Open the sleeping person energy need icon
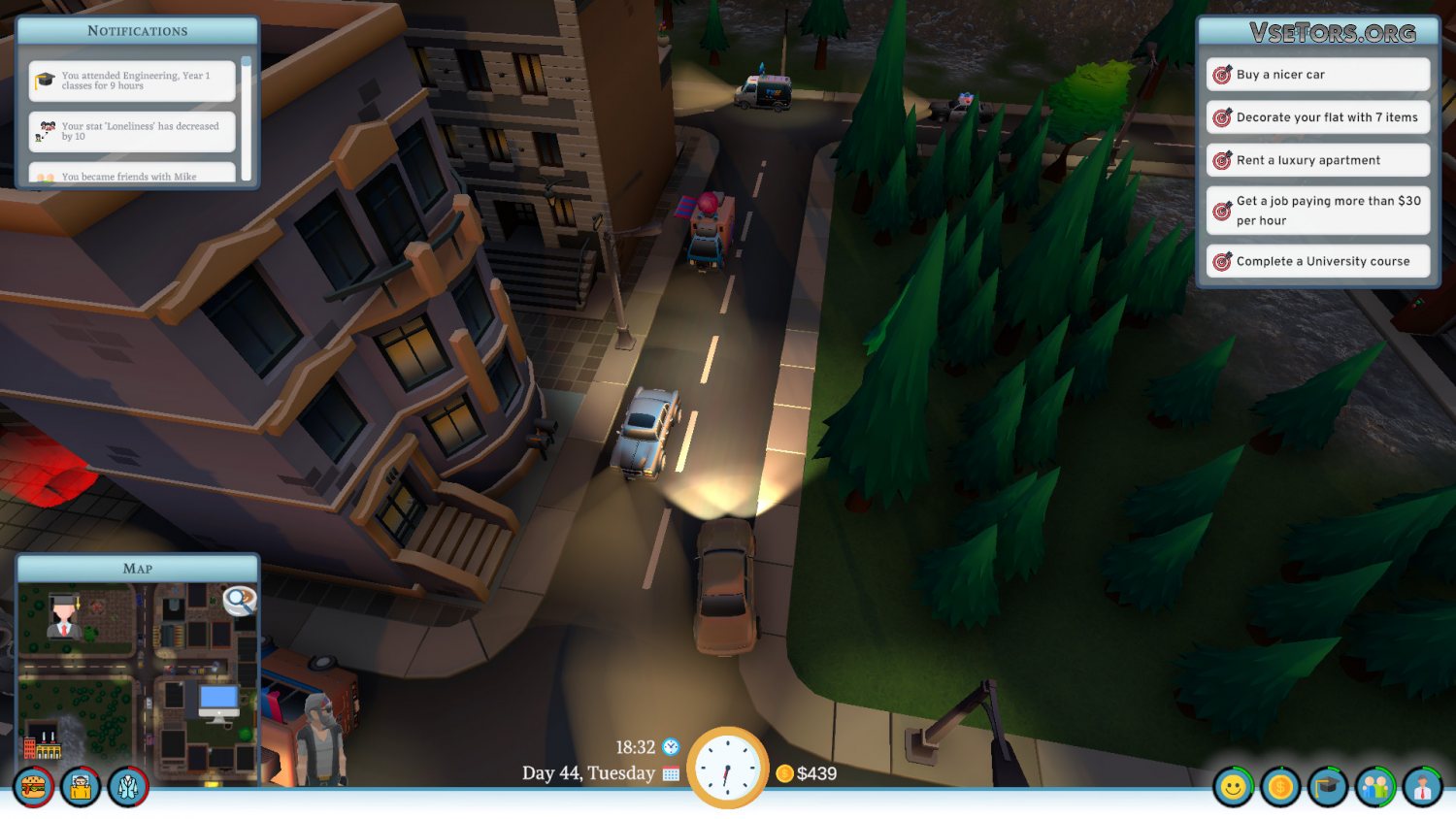 (x=81, y=786)
